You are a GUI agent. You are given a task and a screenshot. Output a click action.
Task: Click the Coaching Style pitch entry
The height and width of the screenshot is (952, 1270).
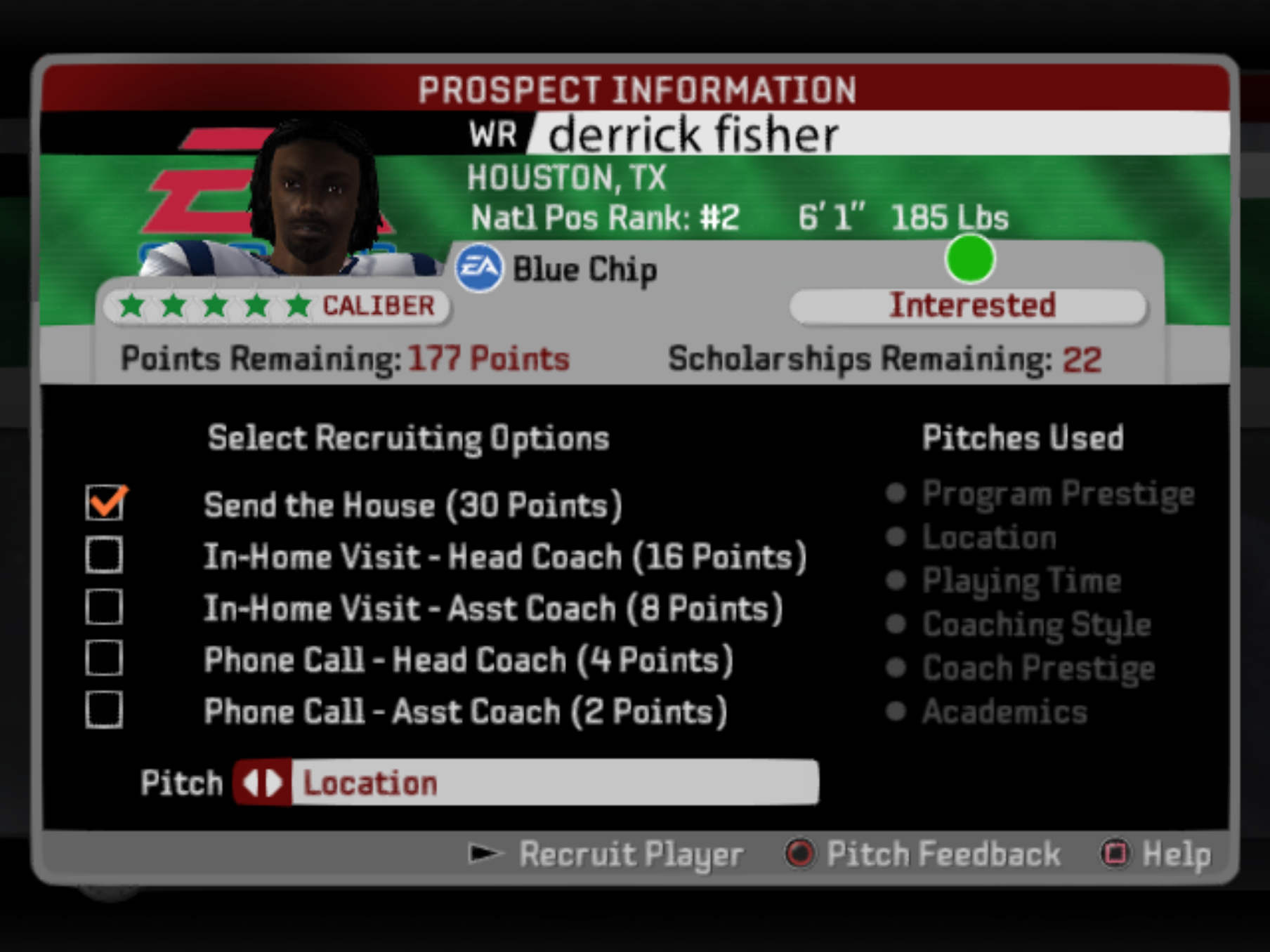[x=1035, y=624]
